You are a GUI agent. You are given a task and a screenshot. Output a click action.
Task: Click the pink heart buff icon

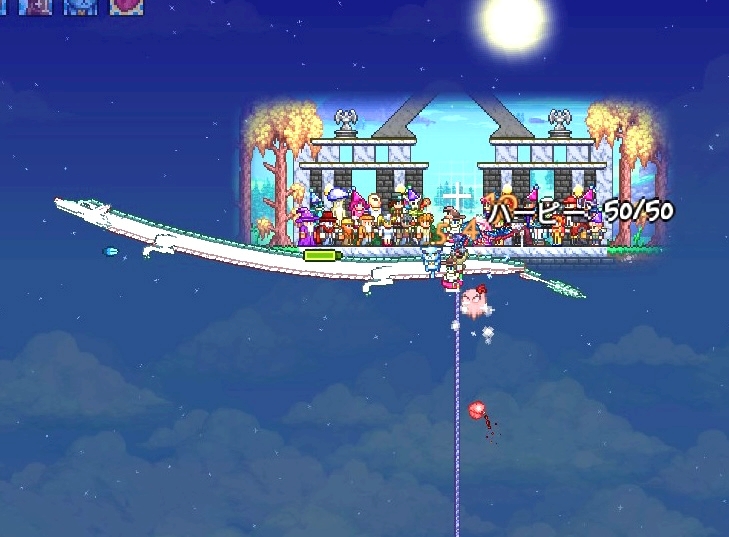pyautogui.click(x=126, y=5)
